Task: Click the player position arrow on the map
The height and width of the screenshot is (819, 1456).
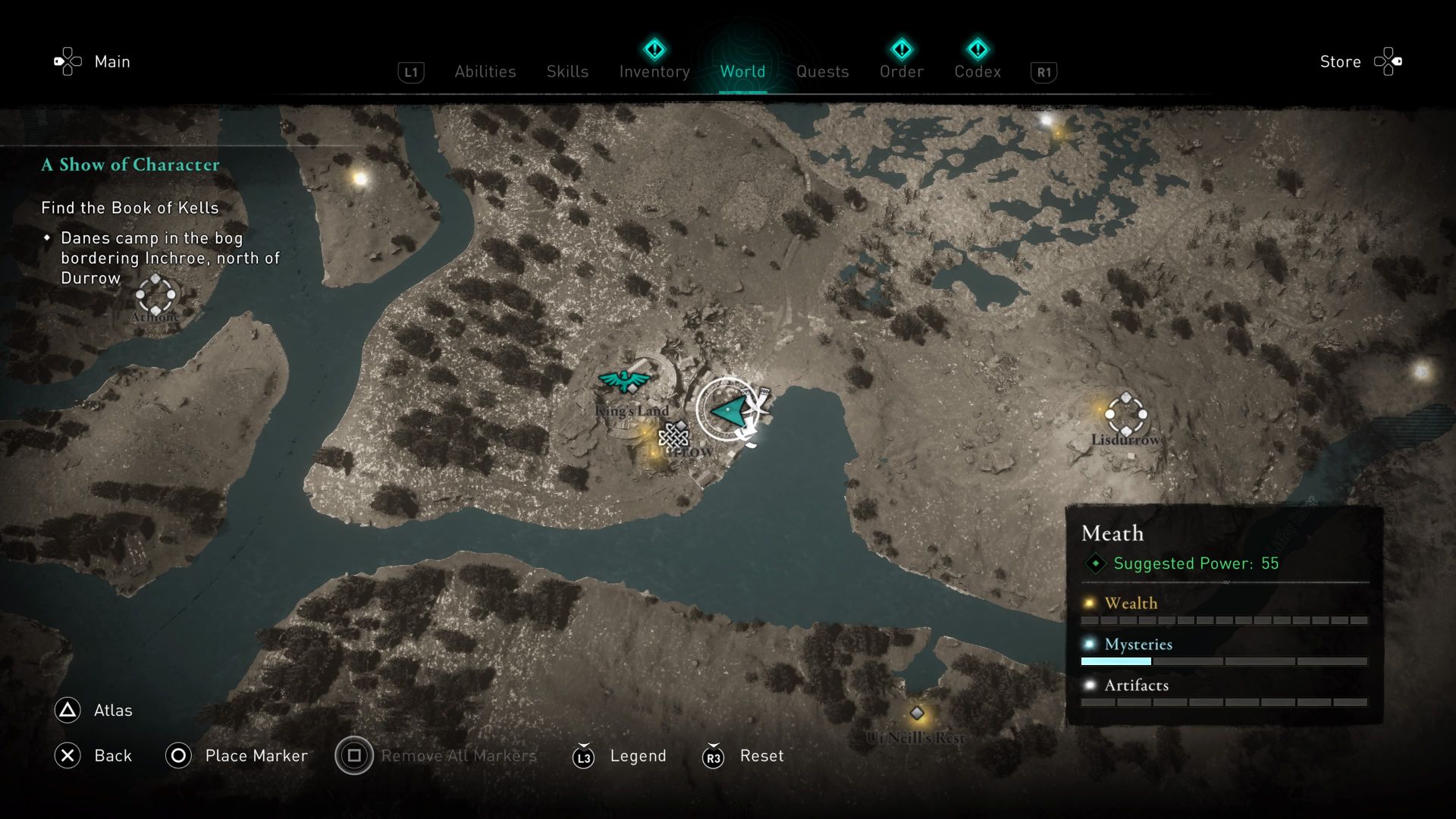Action: pyautogui.click(x=726, y=410)
